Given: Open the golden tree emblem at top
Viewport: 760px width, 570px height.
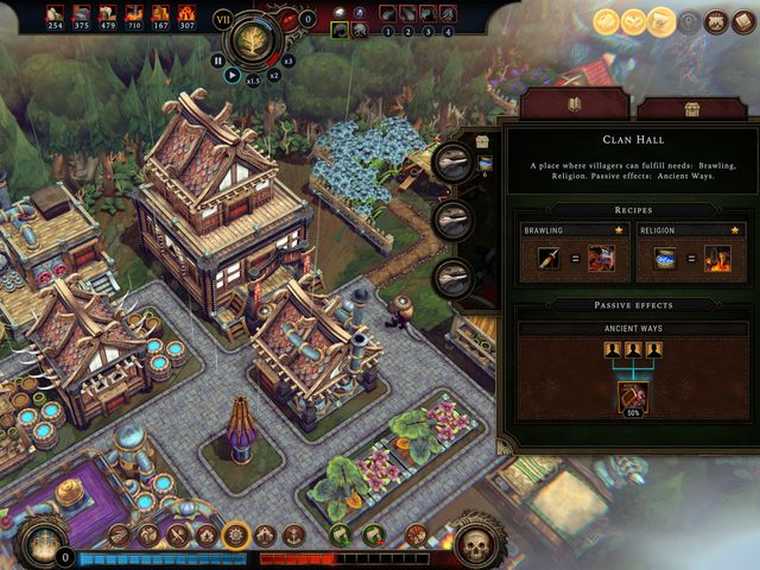Looking at the screenshot, I should [253, 39].
